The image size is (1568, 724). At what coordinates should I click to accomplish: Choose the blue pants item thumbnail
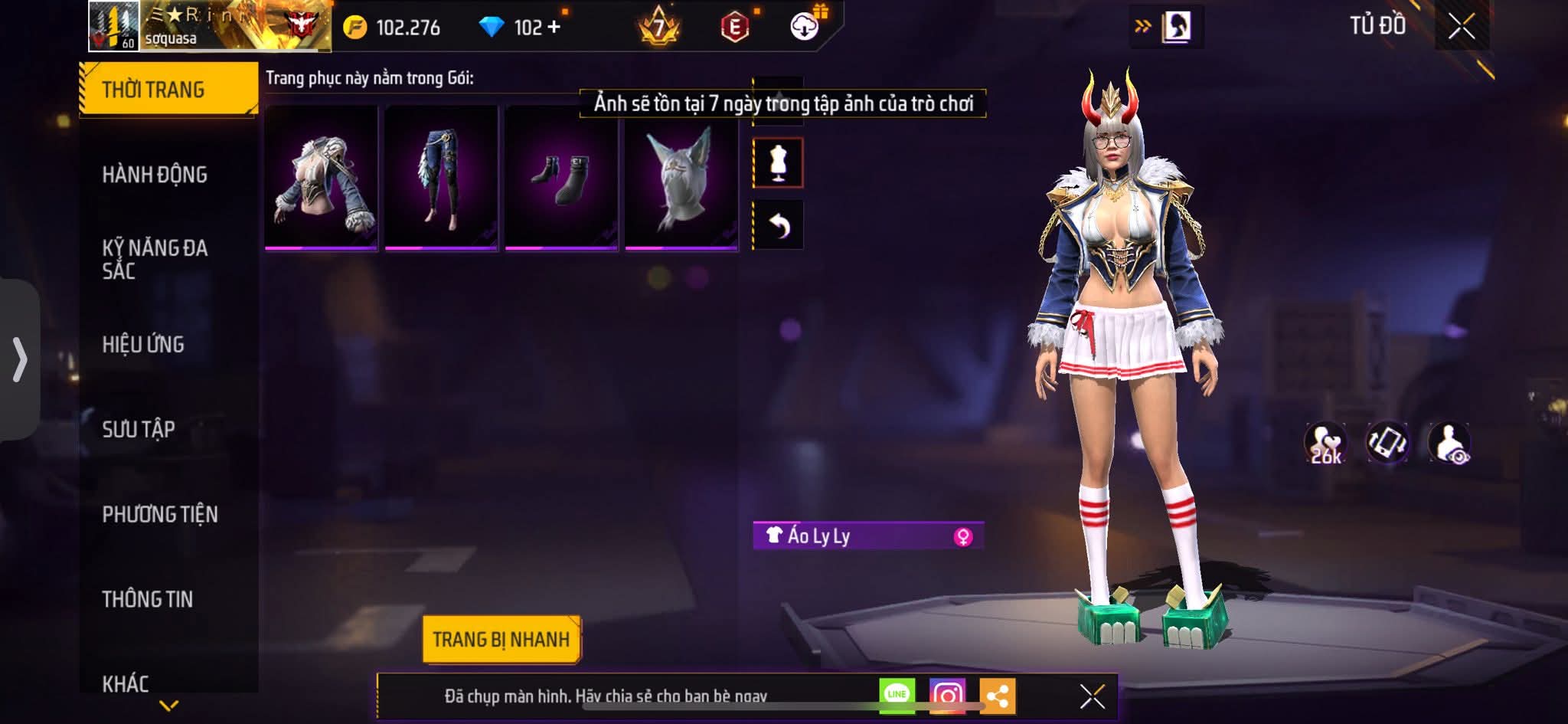[x=442, y=178]
